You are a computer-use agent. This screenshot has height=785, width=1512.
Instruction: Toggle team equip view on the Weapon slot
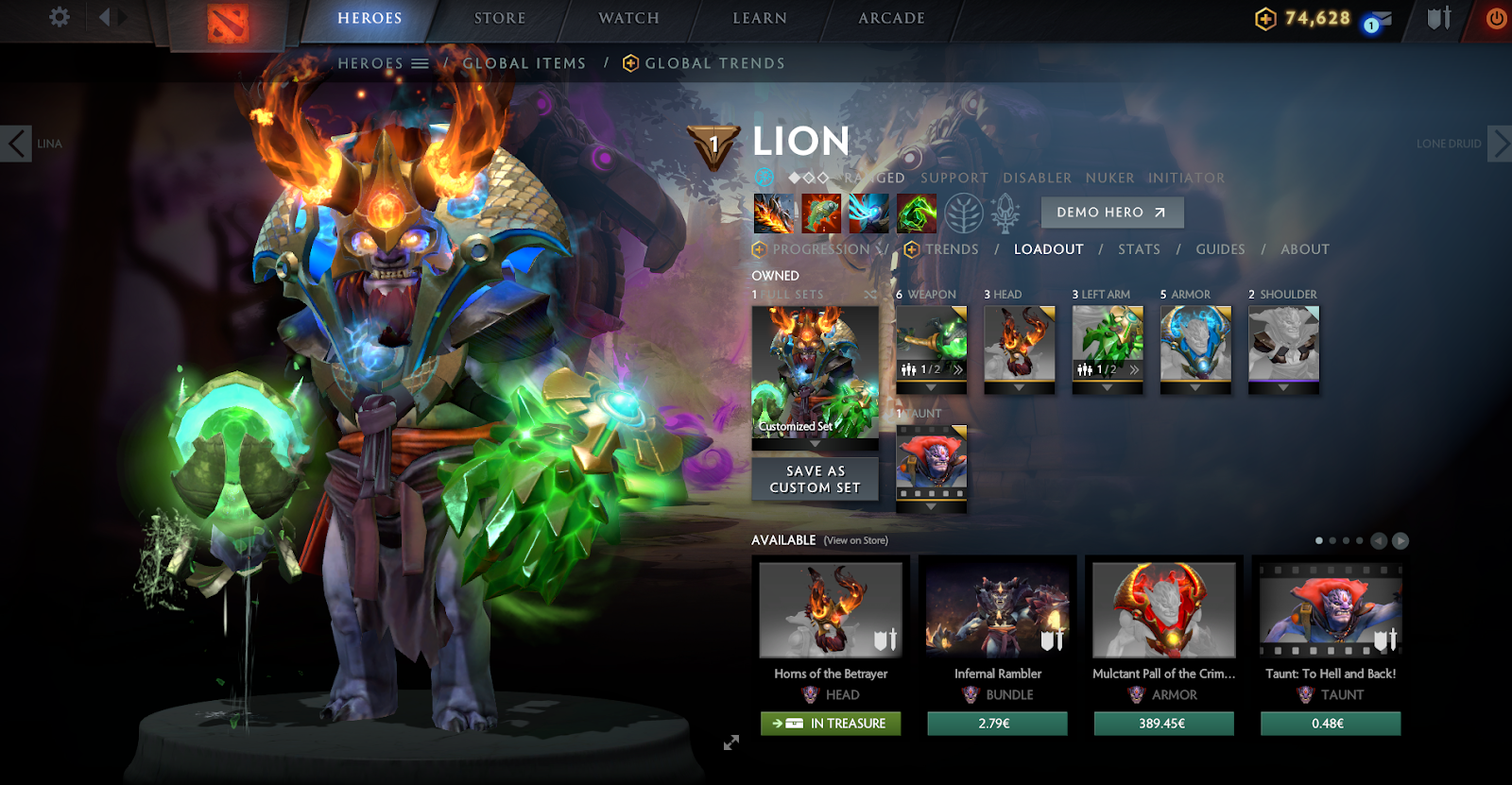pyautogui.click(x=908, y=368)
